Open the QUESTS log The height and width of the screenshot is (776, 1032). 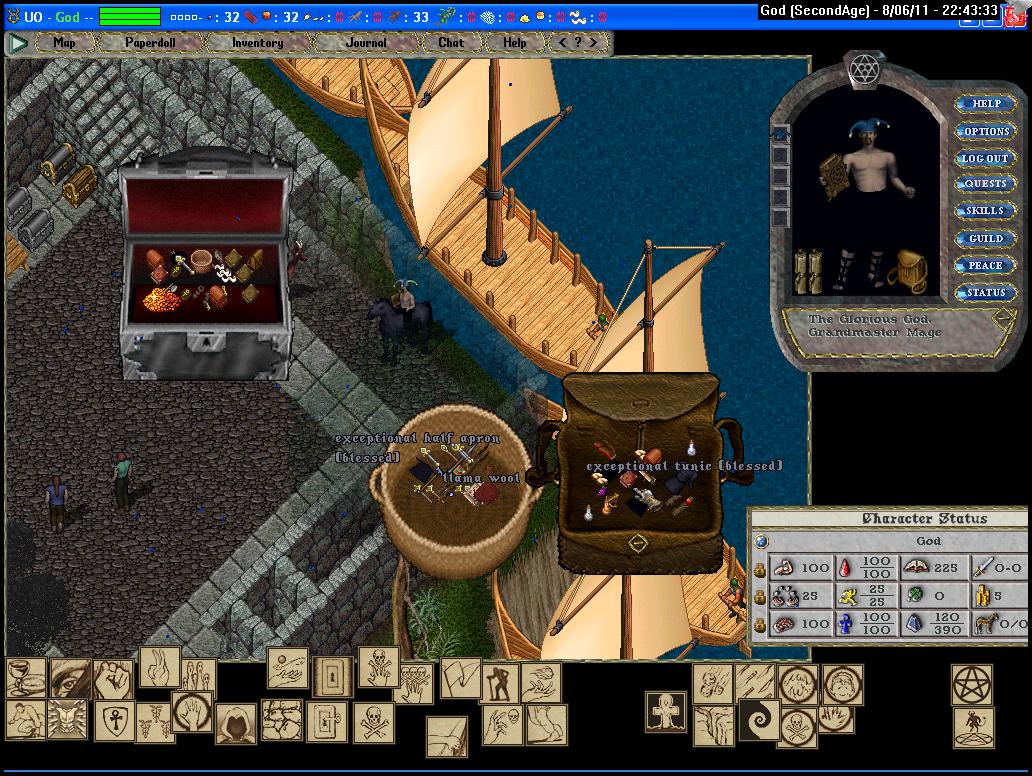coord(986,185)
